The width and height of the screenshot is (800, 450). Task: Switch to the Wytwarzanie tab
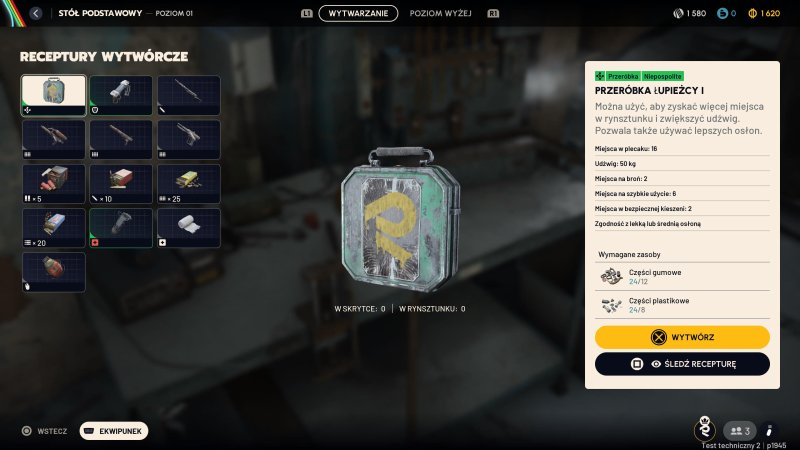[358, 14]
